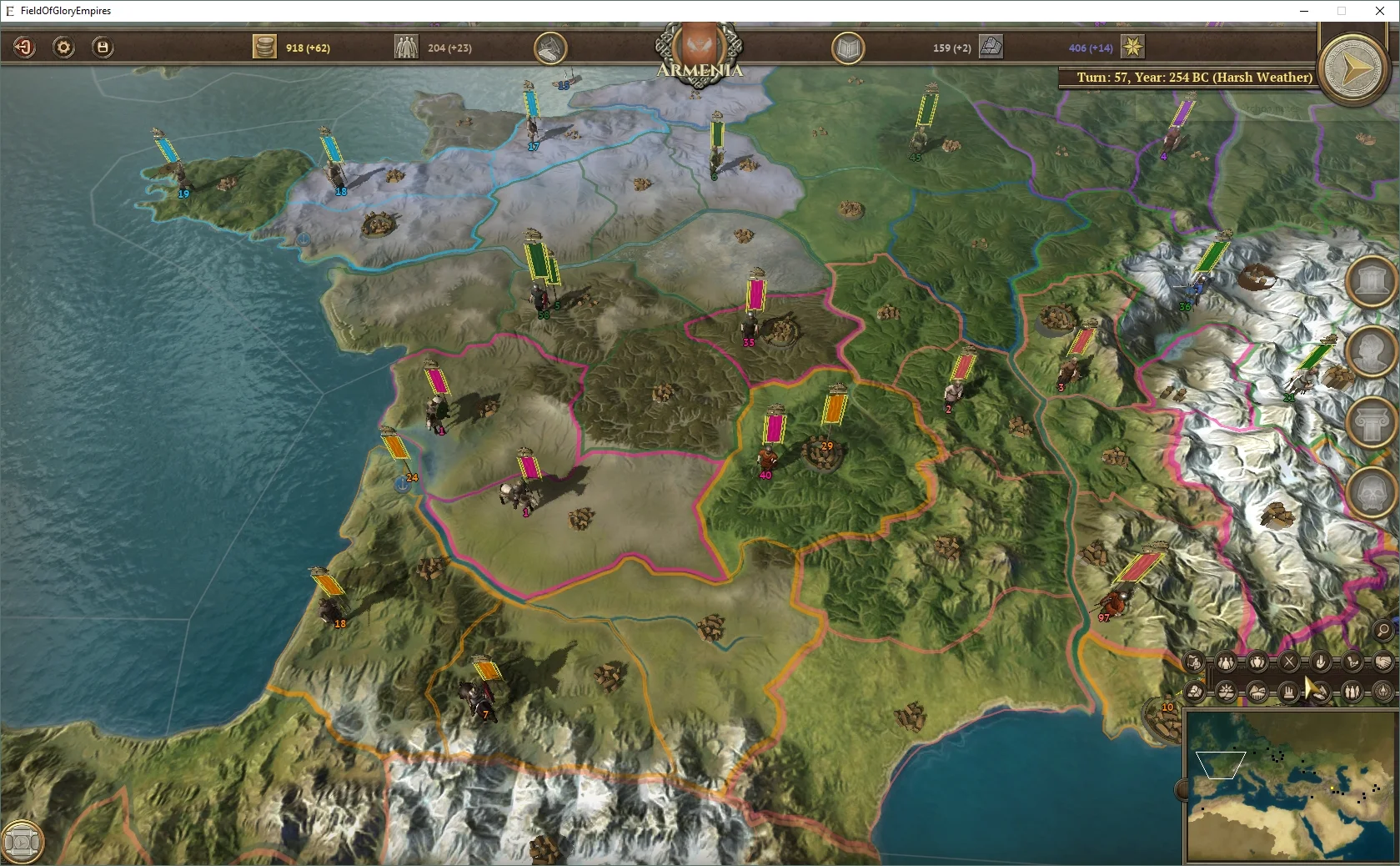The height and width of the screenshot is (866, 1400).
Task: Save the game using the disk icon
Action: tap(103, 48)
